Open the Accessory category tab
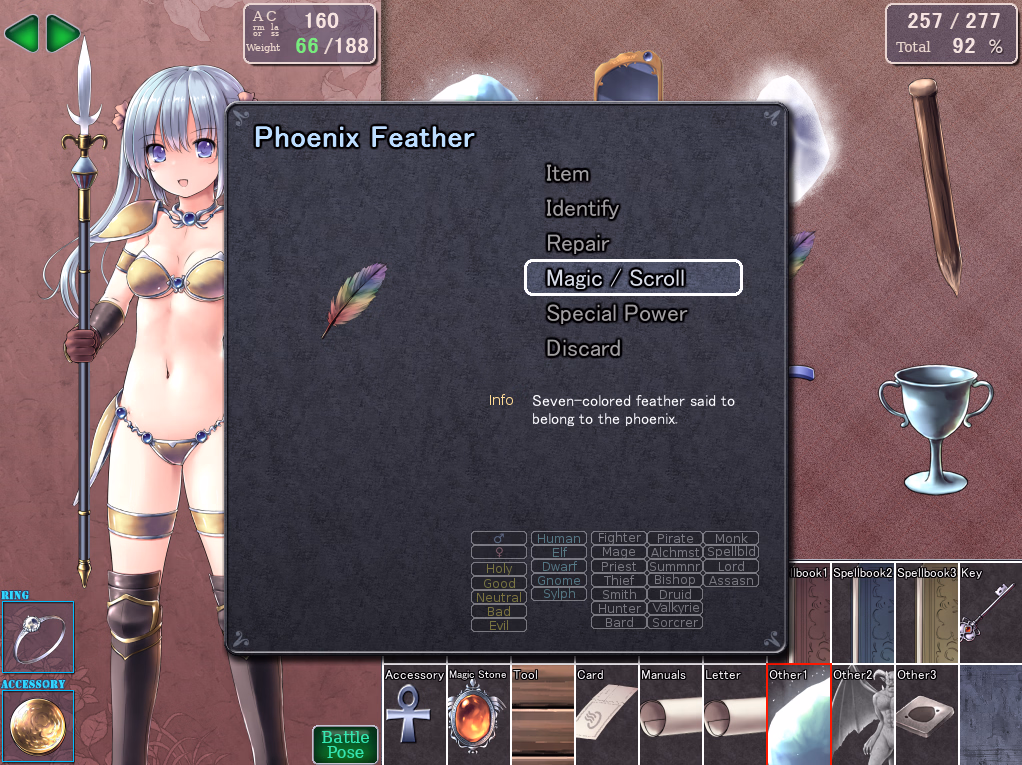1022x765 pixels. tap(414, 714)
